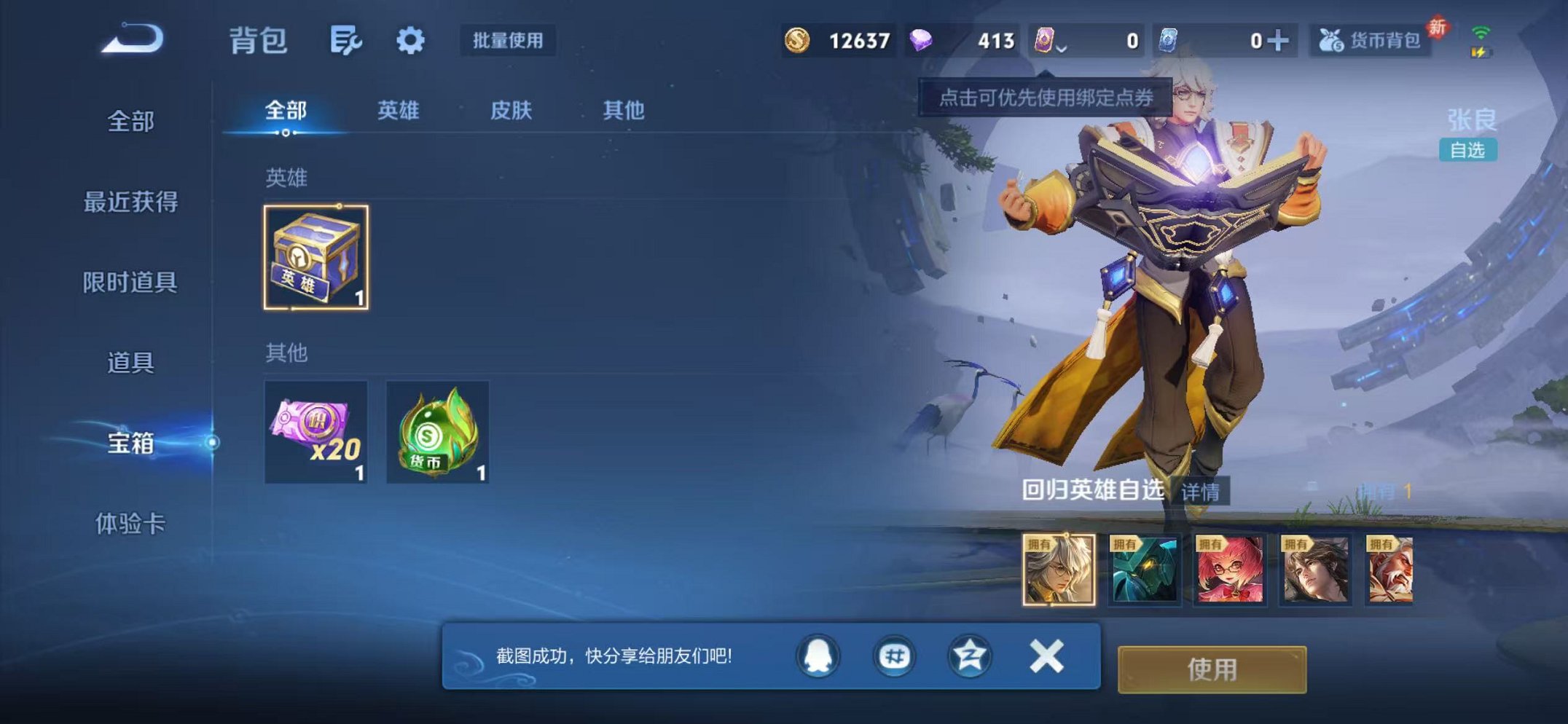Switch to the 皮肤 tab
The width and height of the screenshot is (1568, 724).
(x=512, y=109)
